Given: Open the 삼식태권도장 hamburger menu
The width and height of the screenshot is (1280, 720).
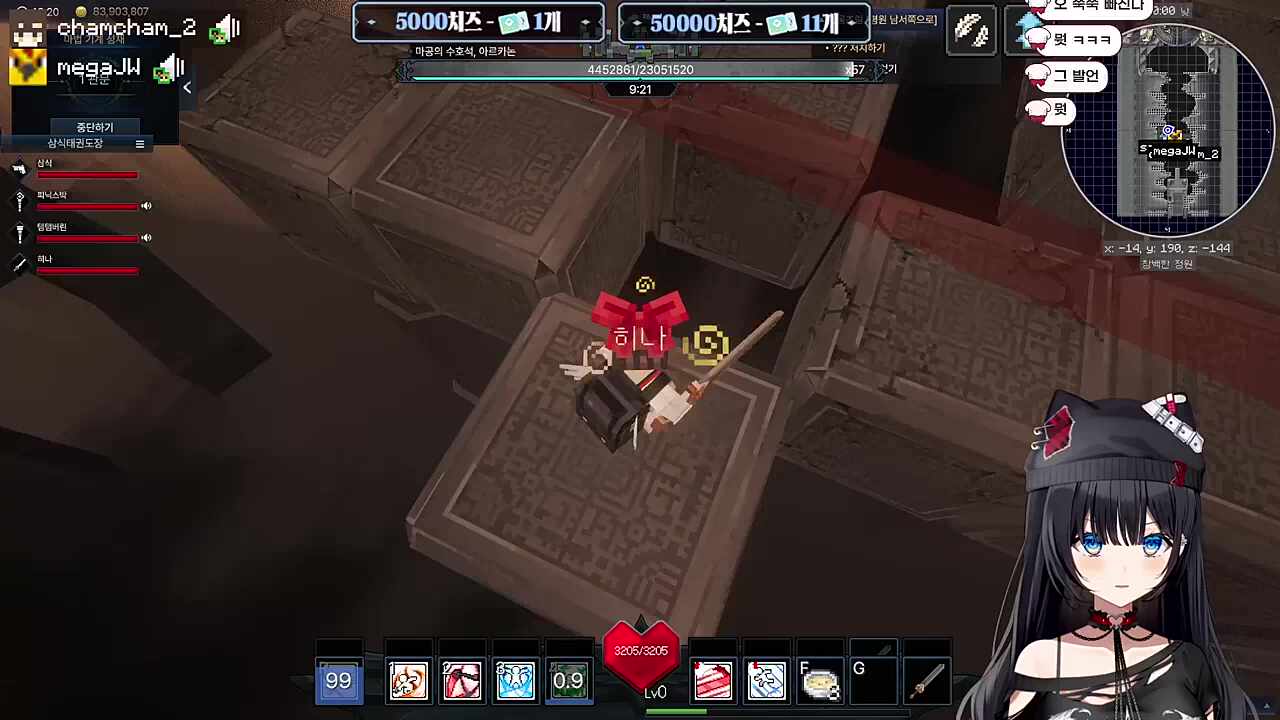Looking at the screenshot, I should tap(139, 143).
